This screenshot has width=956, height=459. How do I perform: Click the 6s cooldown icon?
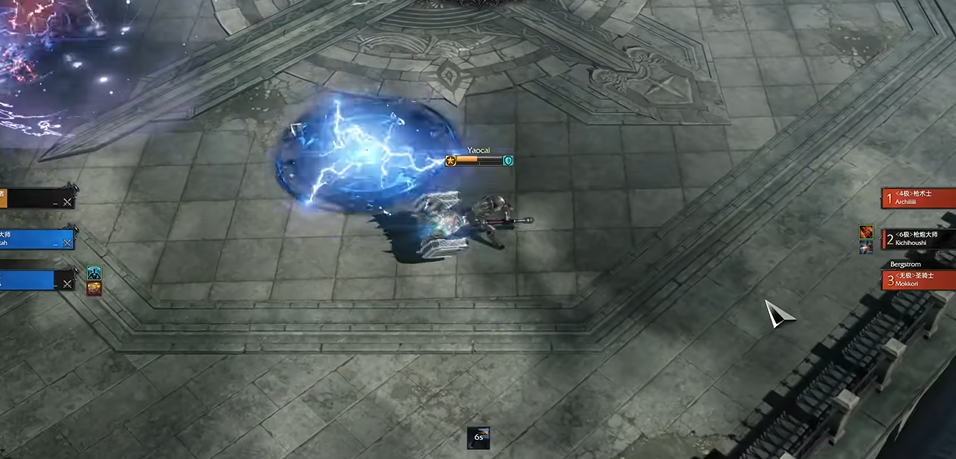[479, 437]
